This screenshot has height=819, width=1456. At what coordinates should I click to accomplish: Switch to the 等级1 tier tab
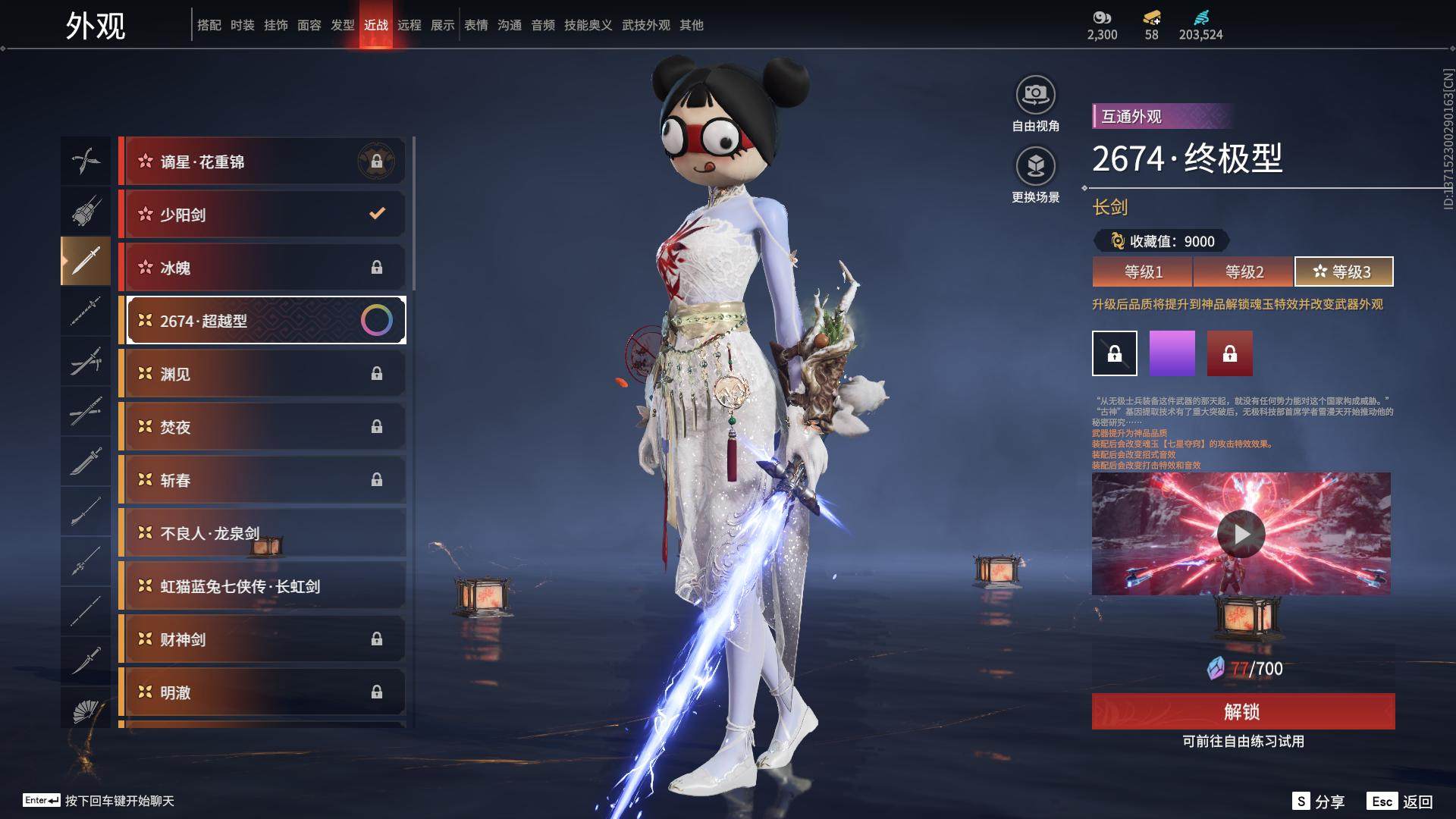1143,271
